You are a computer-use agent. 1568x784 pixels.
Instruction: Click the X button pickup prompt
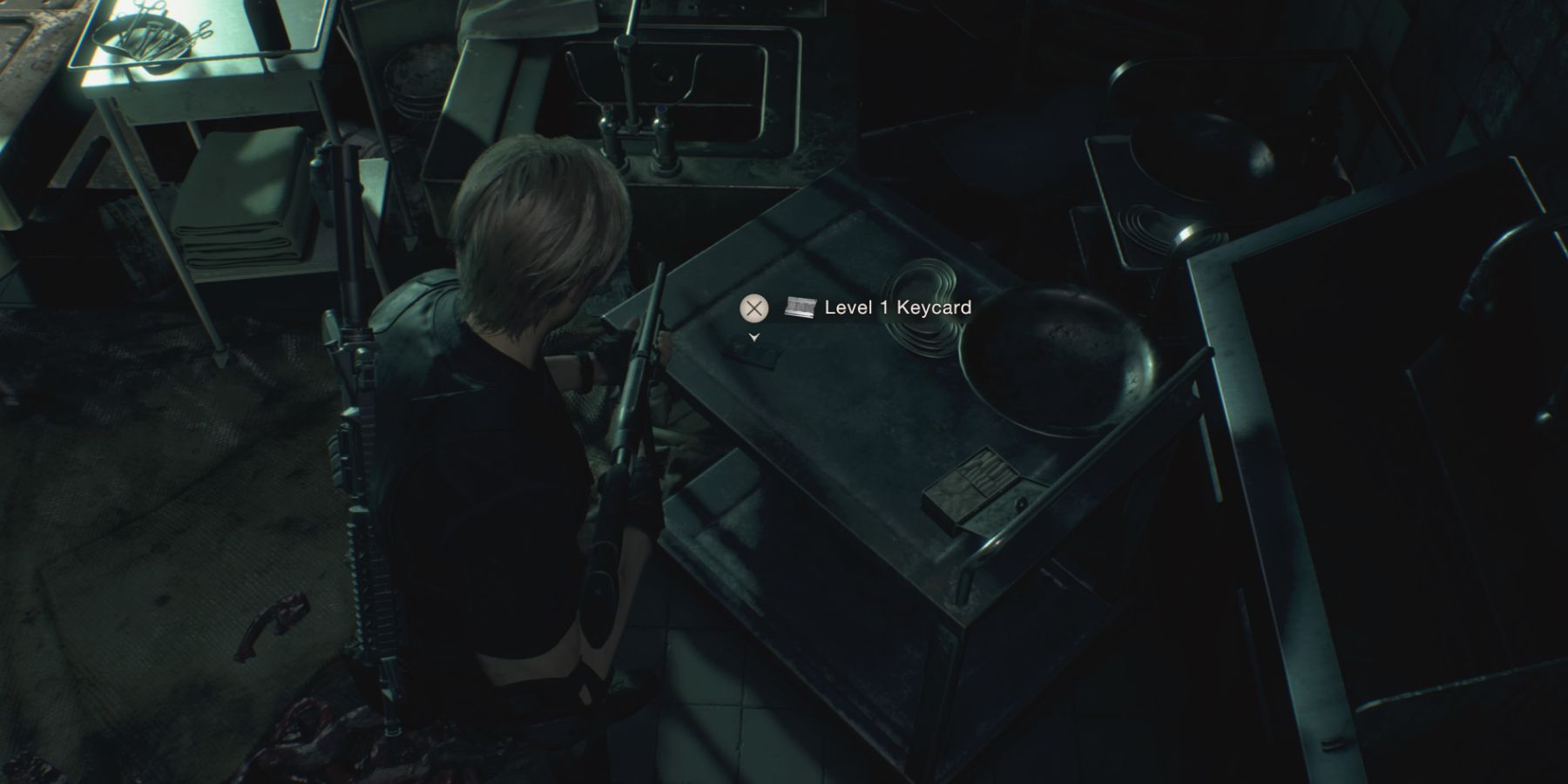pos(754,307)
